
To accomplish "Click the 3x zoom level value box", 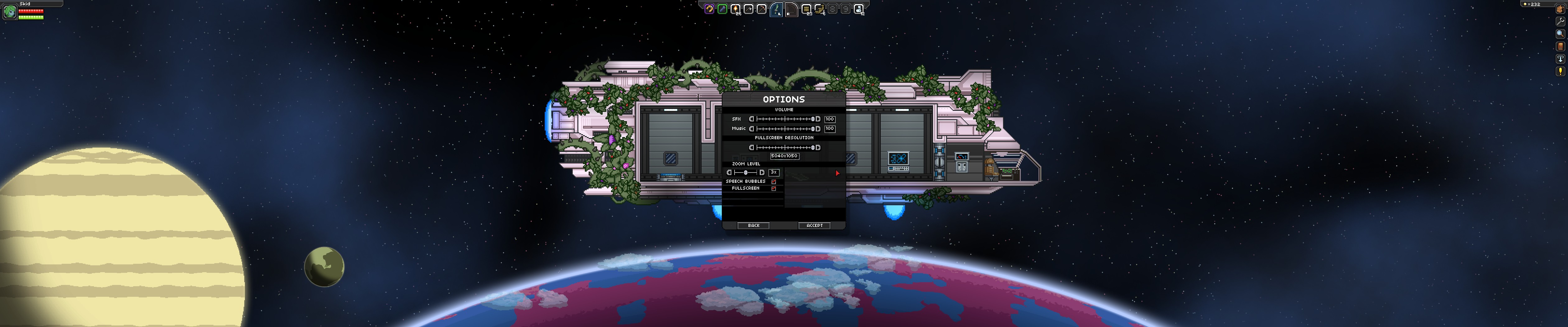I will (x=774, y=172).
